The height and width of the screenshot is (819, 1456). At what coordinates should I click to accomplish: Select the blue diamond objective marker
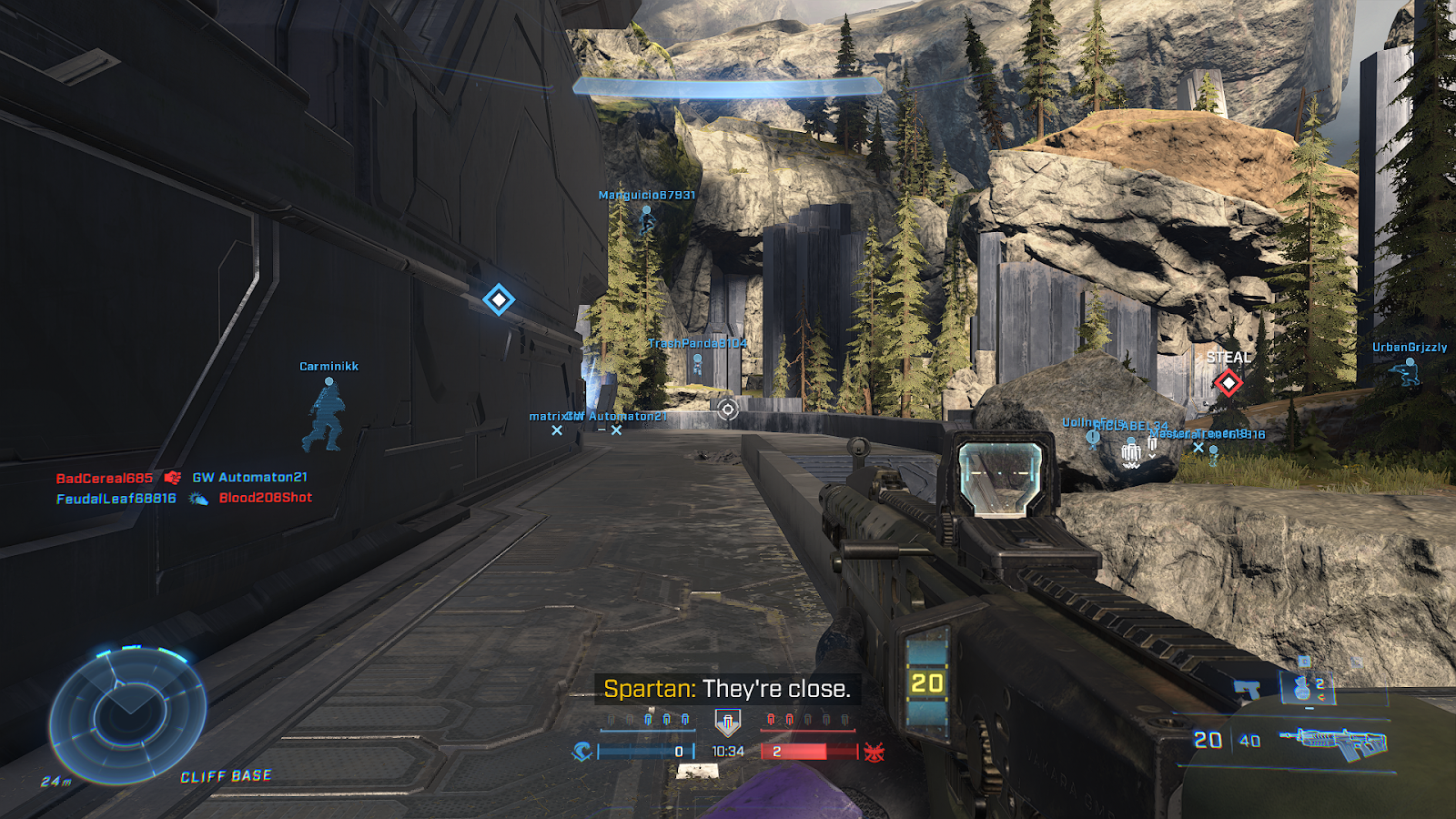tap(499, 299)
